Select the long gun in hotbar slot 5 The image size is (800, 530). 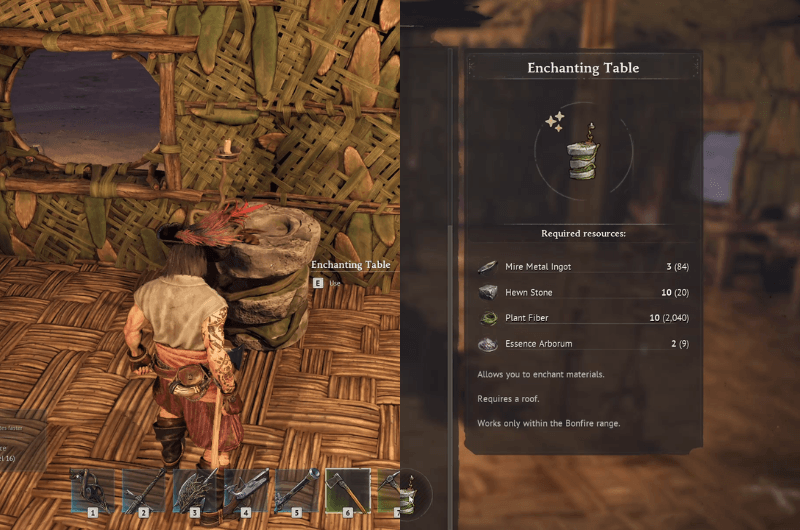297,490
